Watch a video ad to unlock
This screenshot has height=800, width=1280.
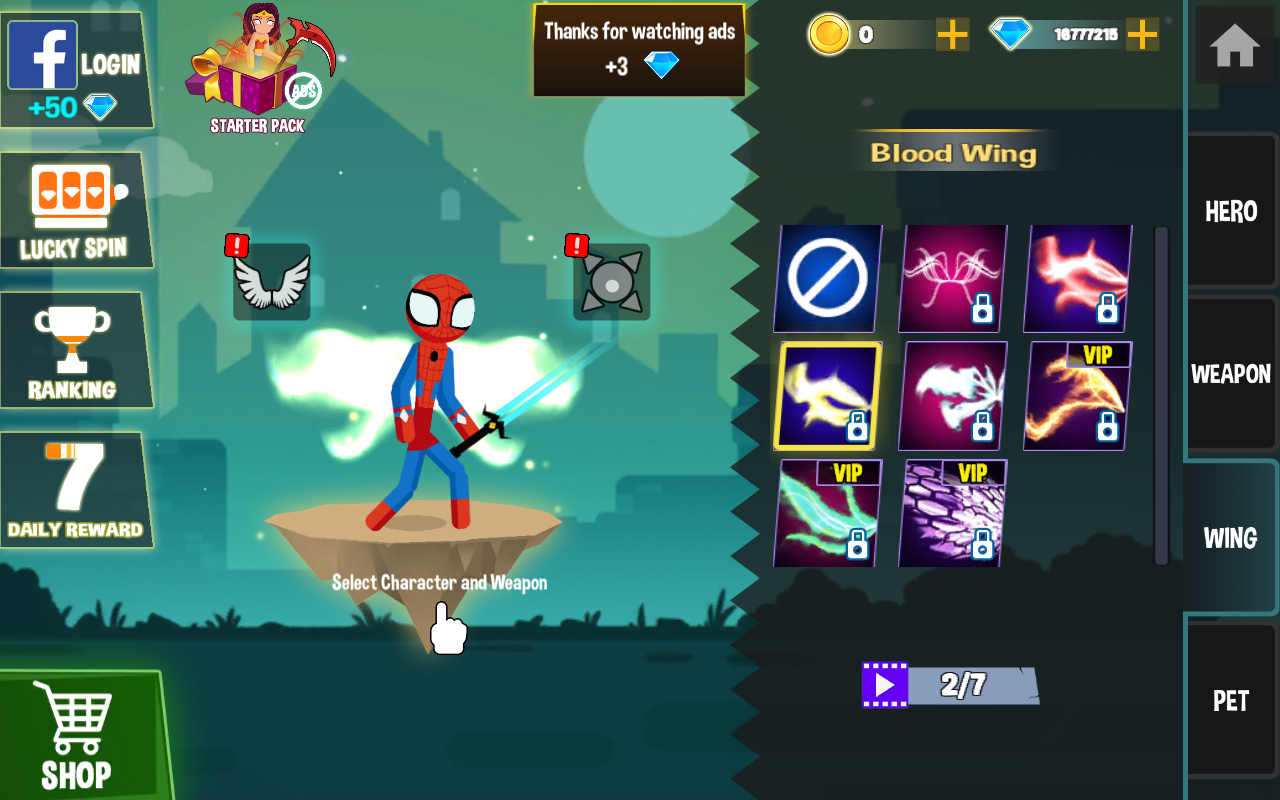tap(885, 685)
